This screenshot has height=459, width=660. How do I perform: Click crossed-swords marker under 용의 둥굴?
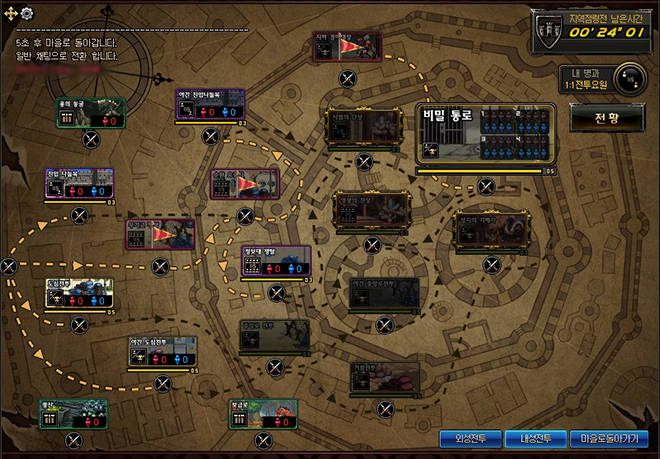tap(91, 139)
